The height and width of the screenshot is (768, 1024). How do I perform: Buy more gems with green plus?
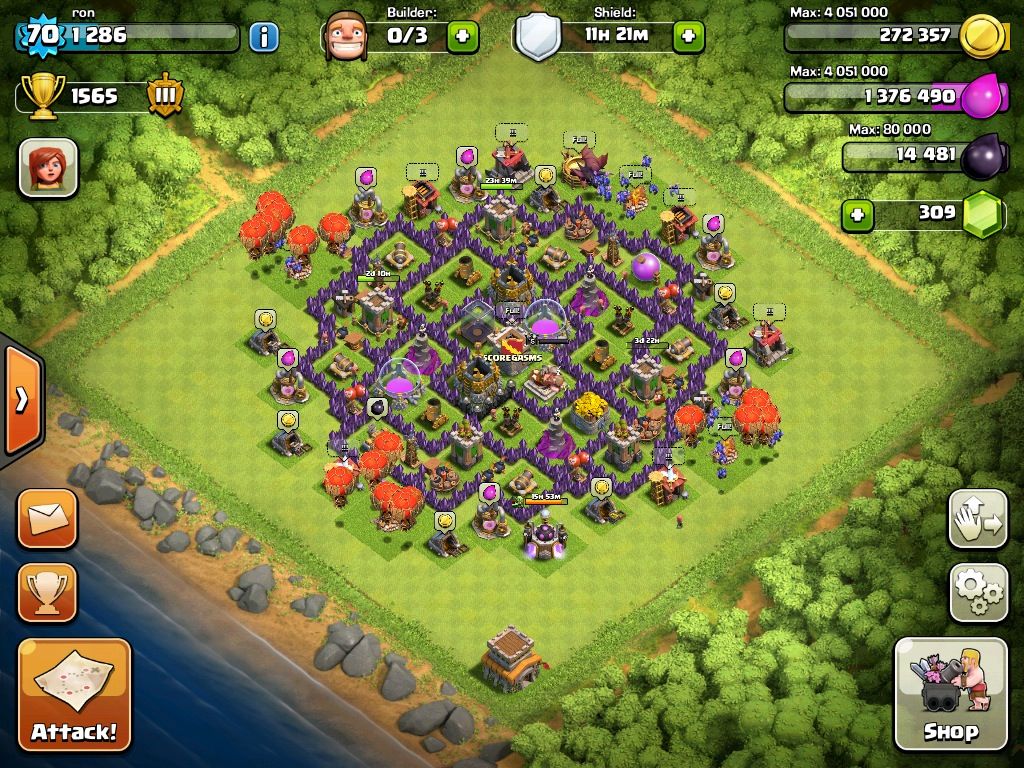point(857,214)
